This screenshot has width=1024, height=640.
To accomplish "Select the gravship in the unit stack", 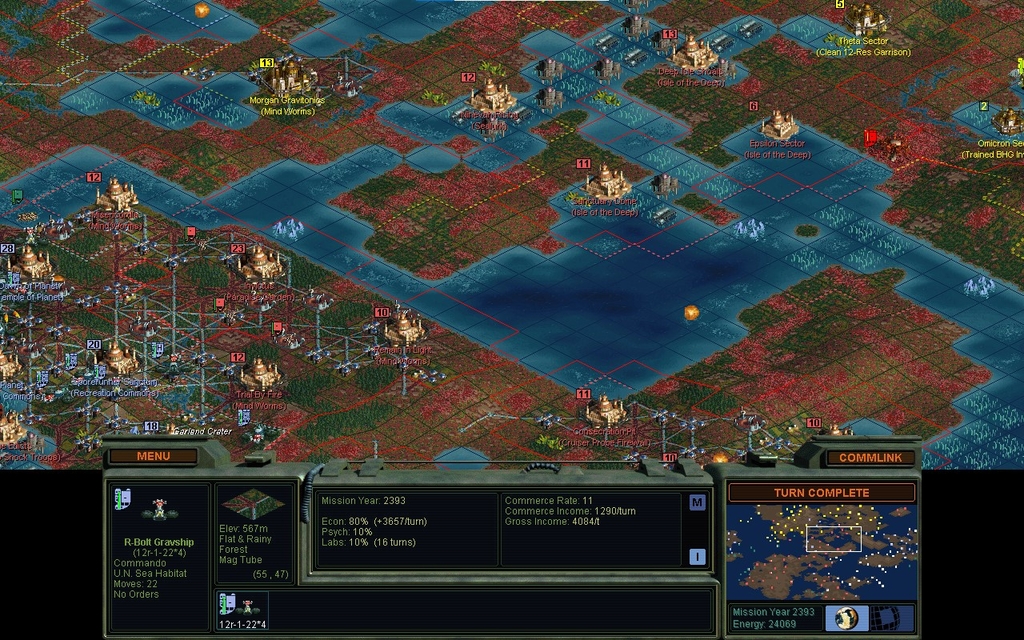I will (245, 606).
